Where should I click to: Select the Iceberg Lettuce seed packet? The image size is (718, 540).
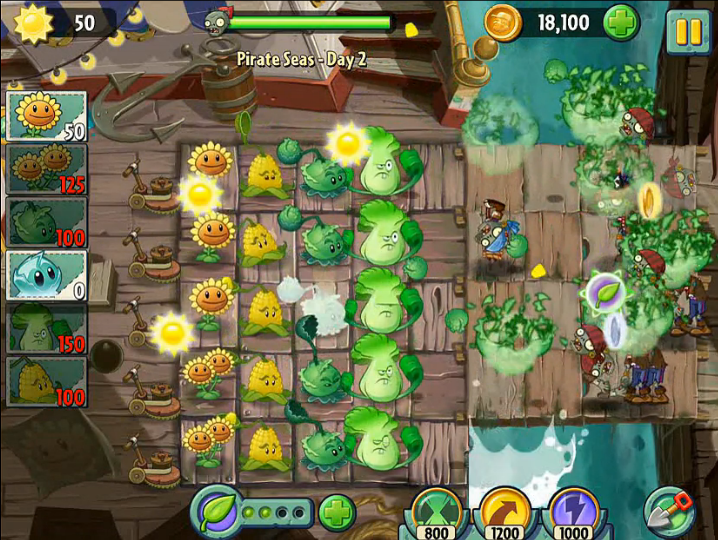[46, 274]
